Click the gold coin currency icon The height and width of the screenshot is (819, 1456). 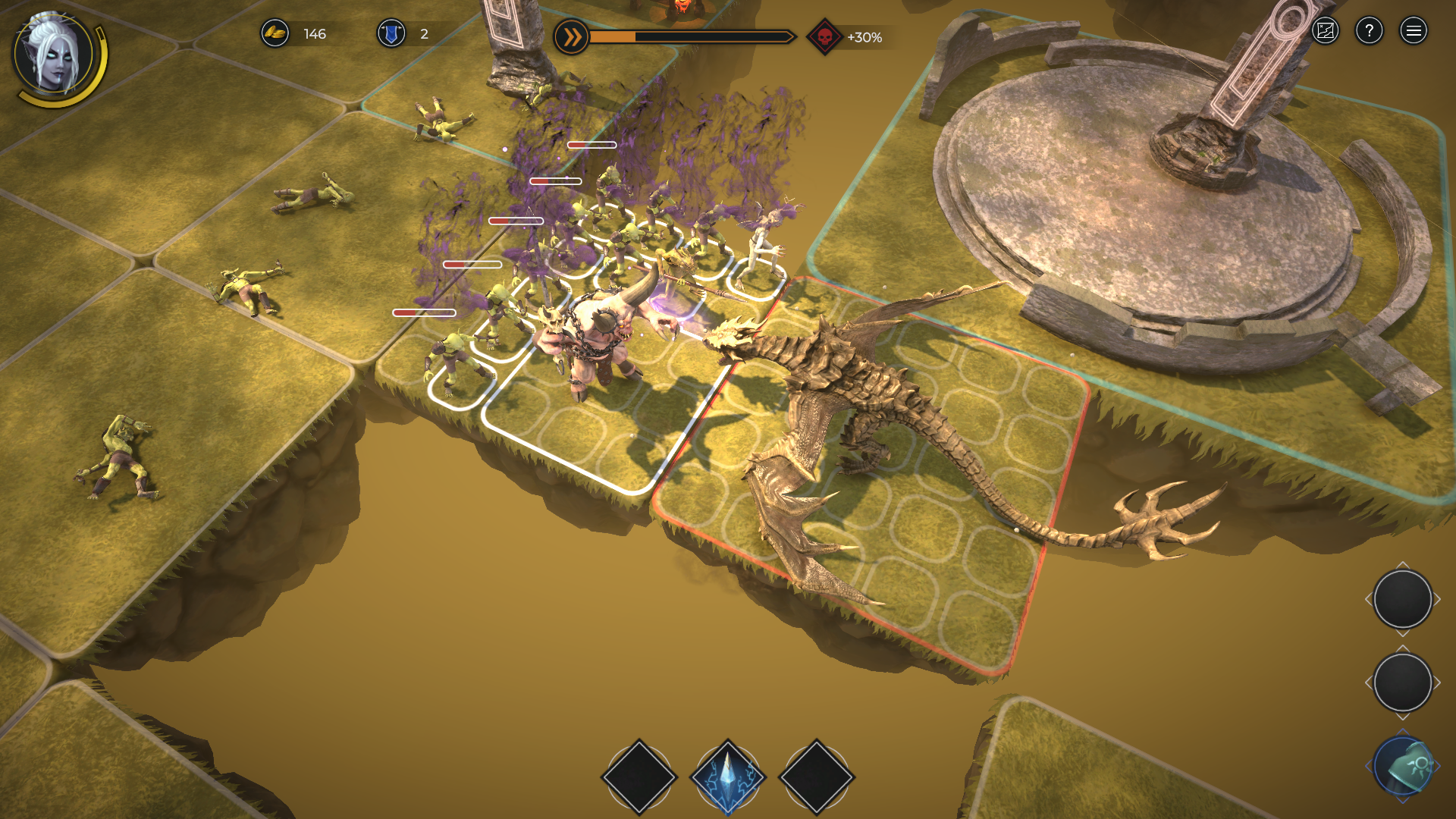tap(275, 33)
